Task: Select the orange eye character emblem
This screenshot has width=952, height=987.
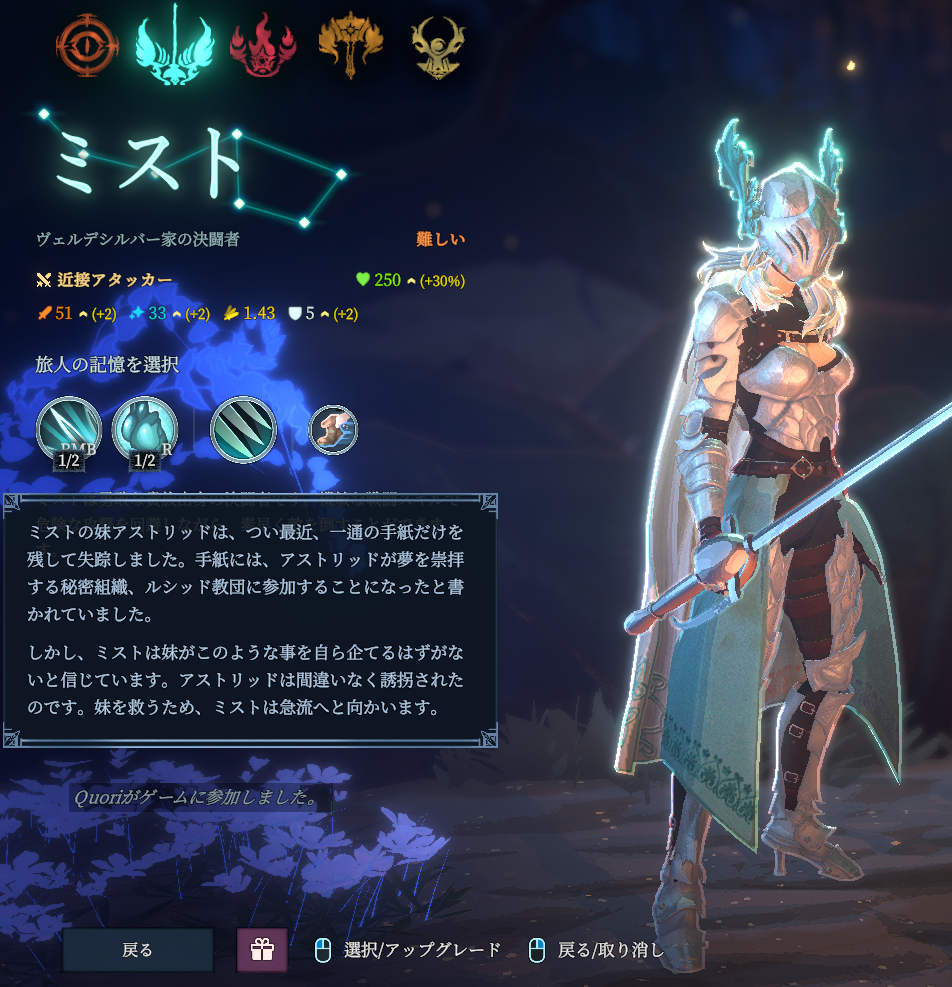Action: pyautogui.click(x=87, y=45)
